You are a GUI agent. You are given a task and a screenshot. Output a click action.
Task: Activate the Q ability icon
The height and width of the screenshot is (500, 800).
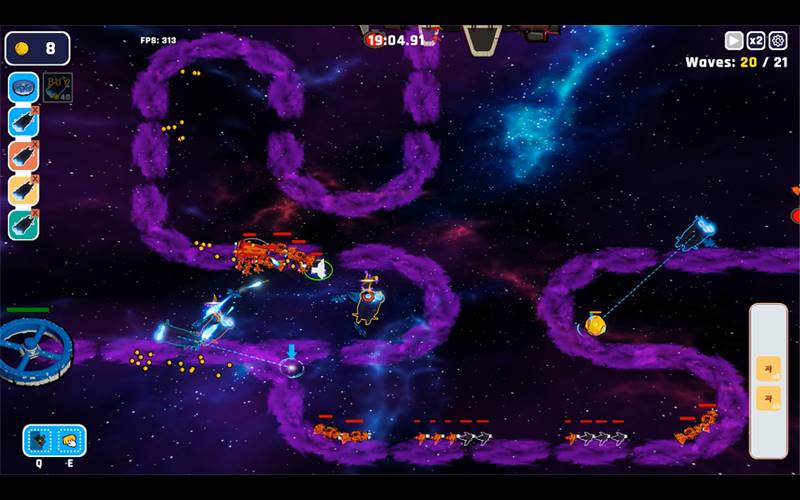40,440
